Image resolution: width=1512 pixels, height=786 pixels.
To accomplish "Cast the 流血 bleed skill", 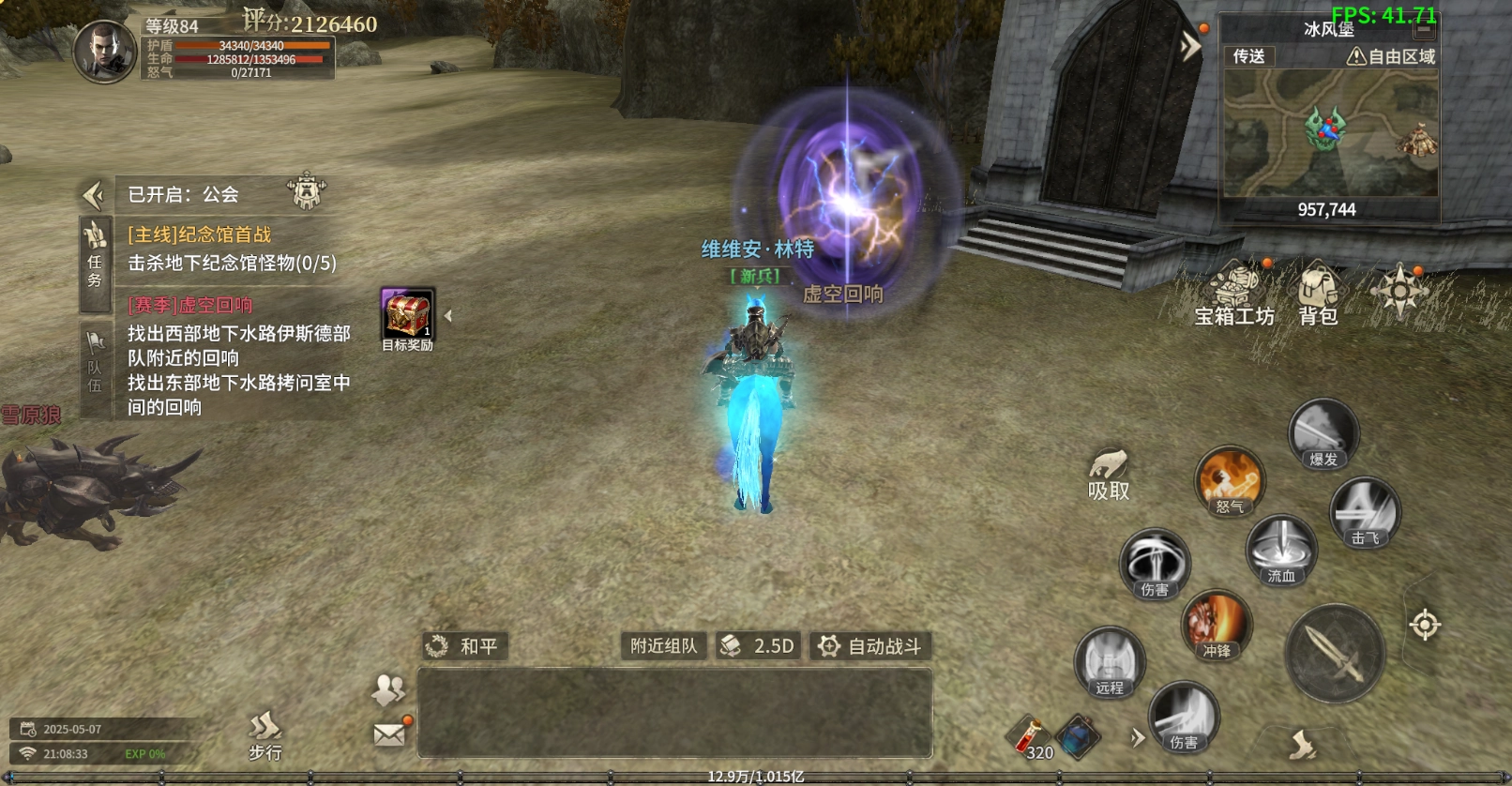I will pyautogui.click(x=1281, y=551).
